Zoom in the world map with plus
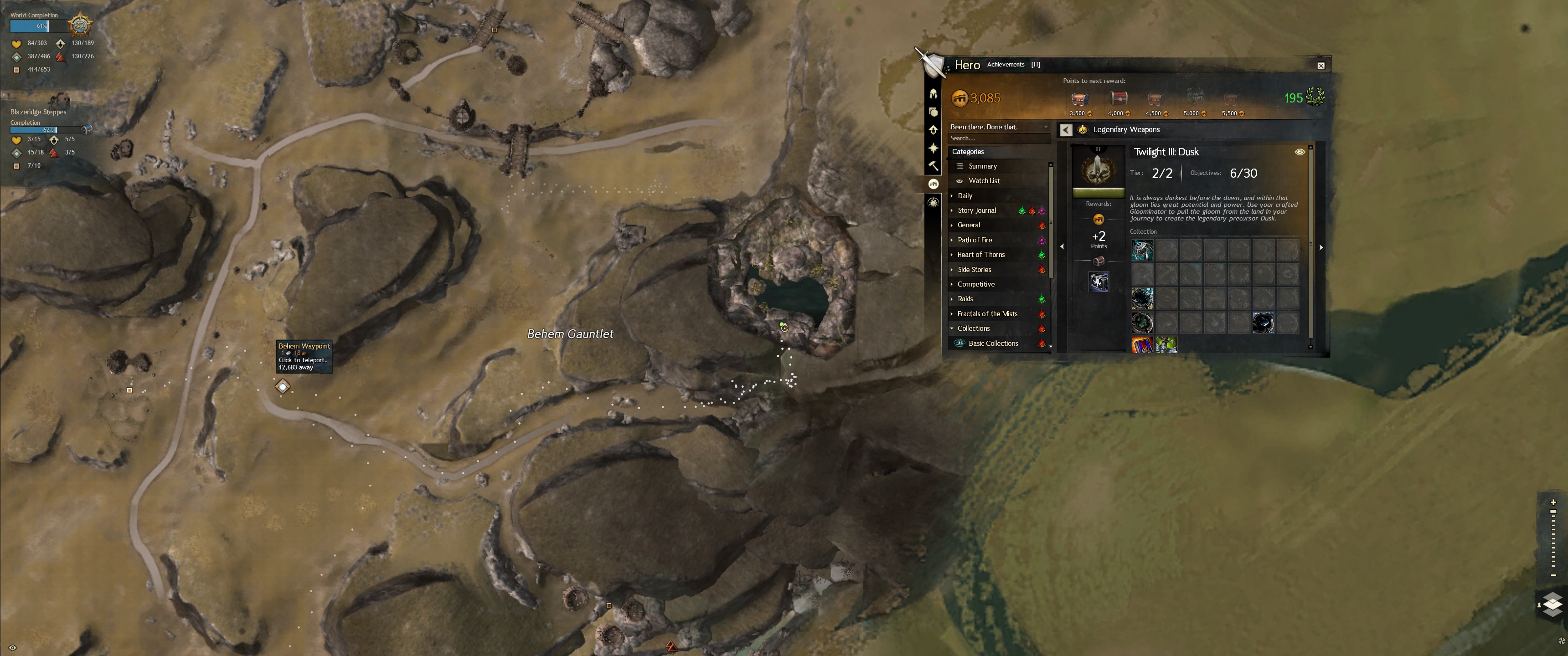The width and height of the screenshot is (1568, 656). (1553, 502)
